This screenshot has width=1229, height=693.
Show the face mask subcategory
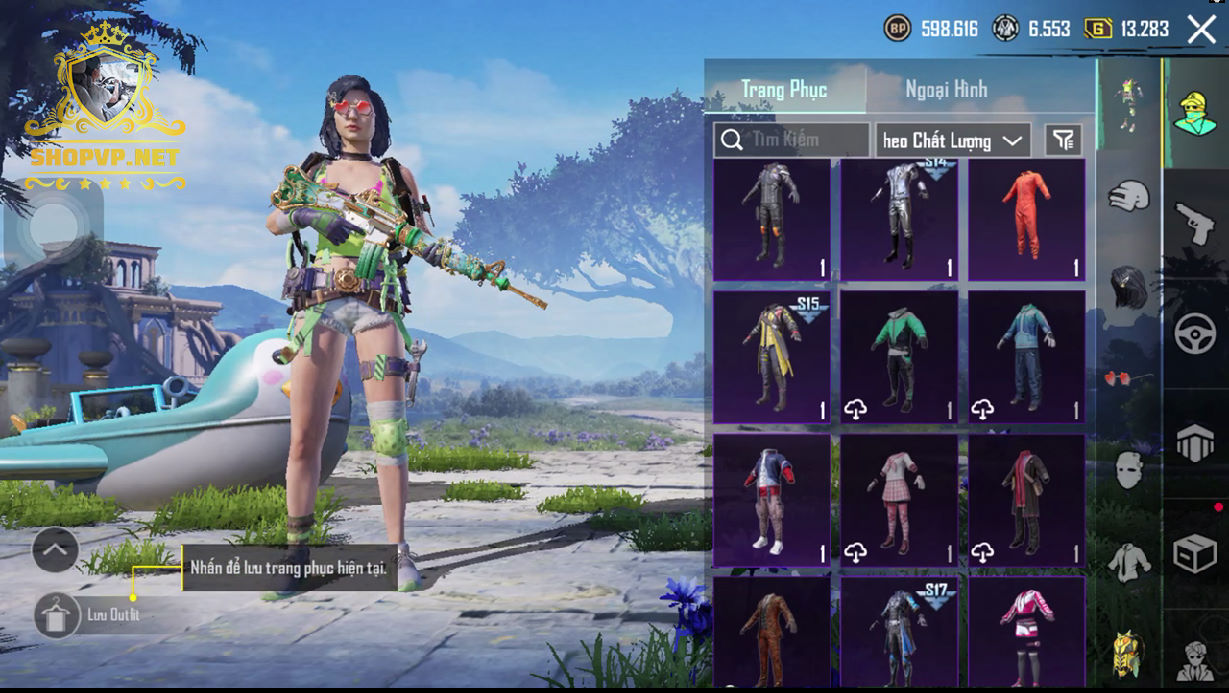(x=1128, y=469)
